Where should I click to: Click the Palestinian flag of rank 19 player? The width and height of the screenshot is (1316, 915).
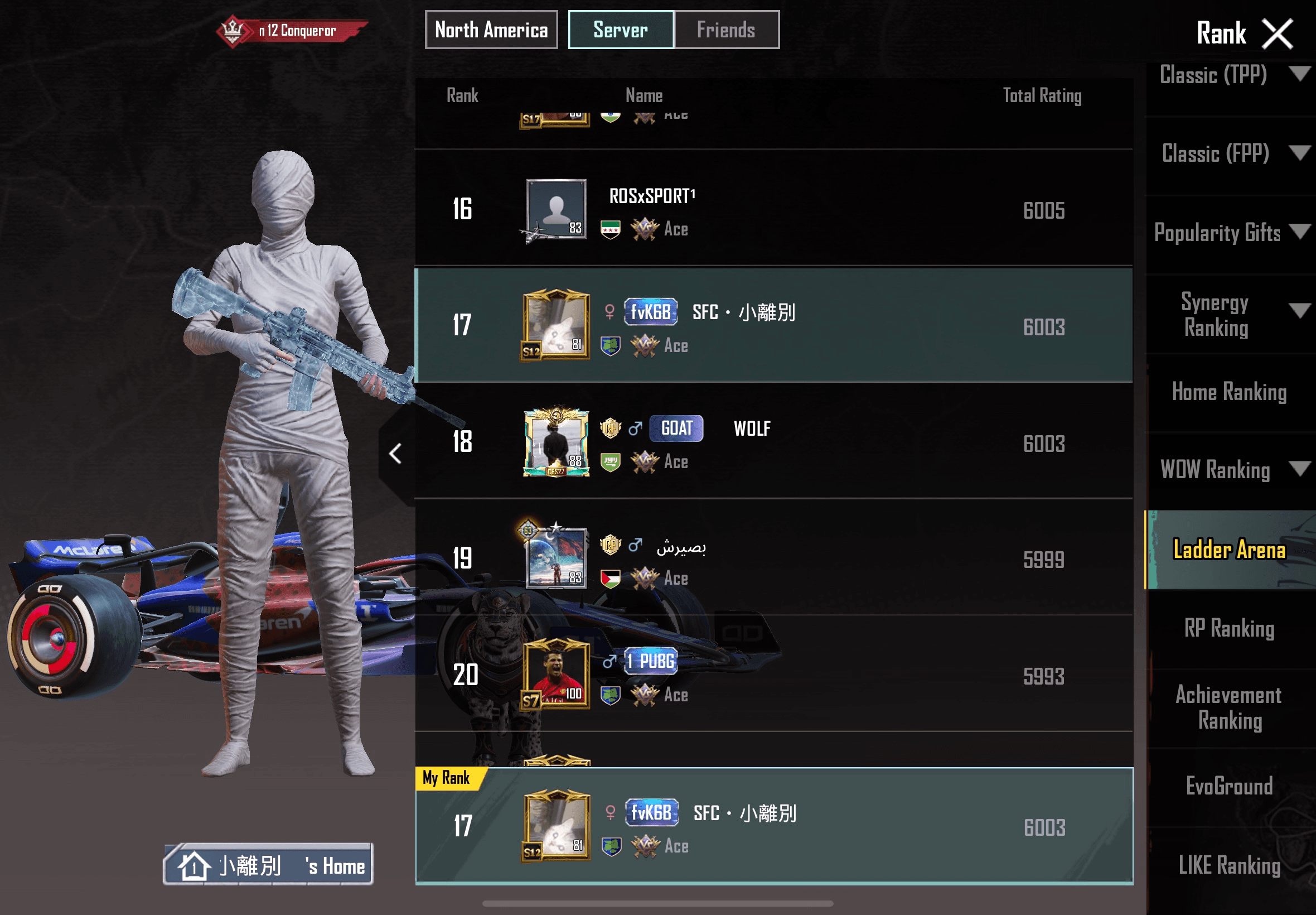(x=612, y=579)
